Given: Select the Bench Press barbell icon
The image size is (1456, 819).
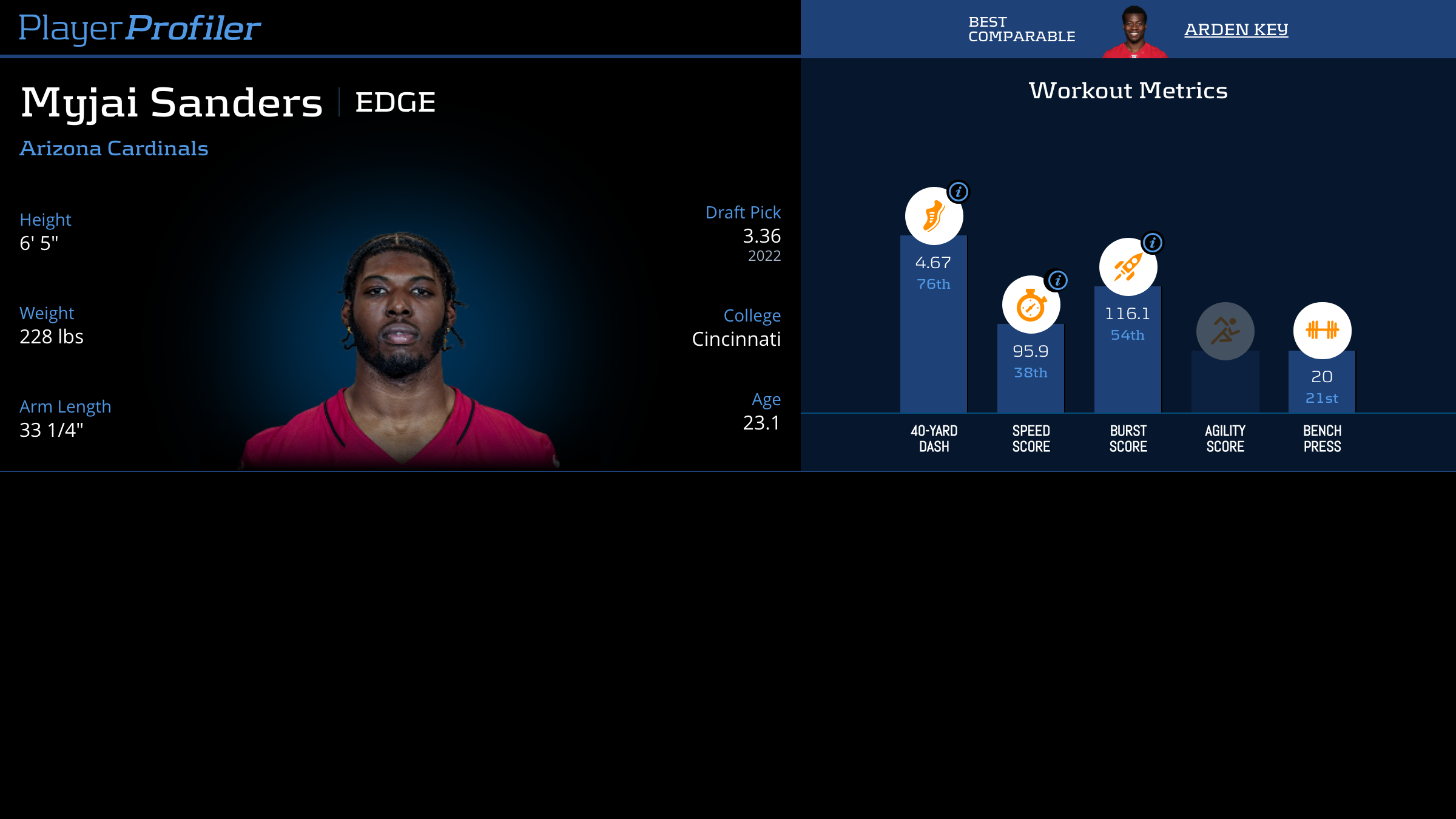Looking at the screenshot, I should (x=1322, y=331).
